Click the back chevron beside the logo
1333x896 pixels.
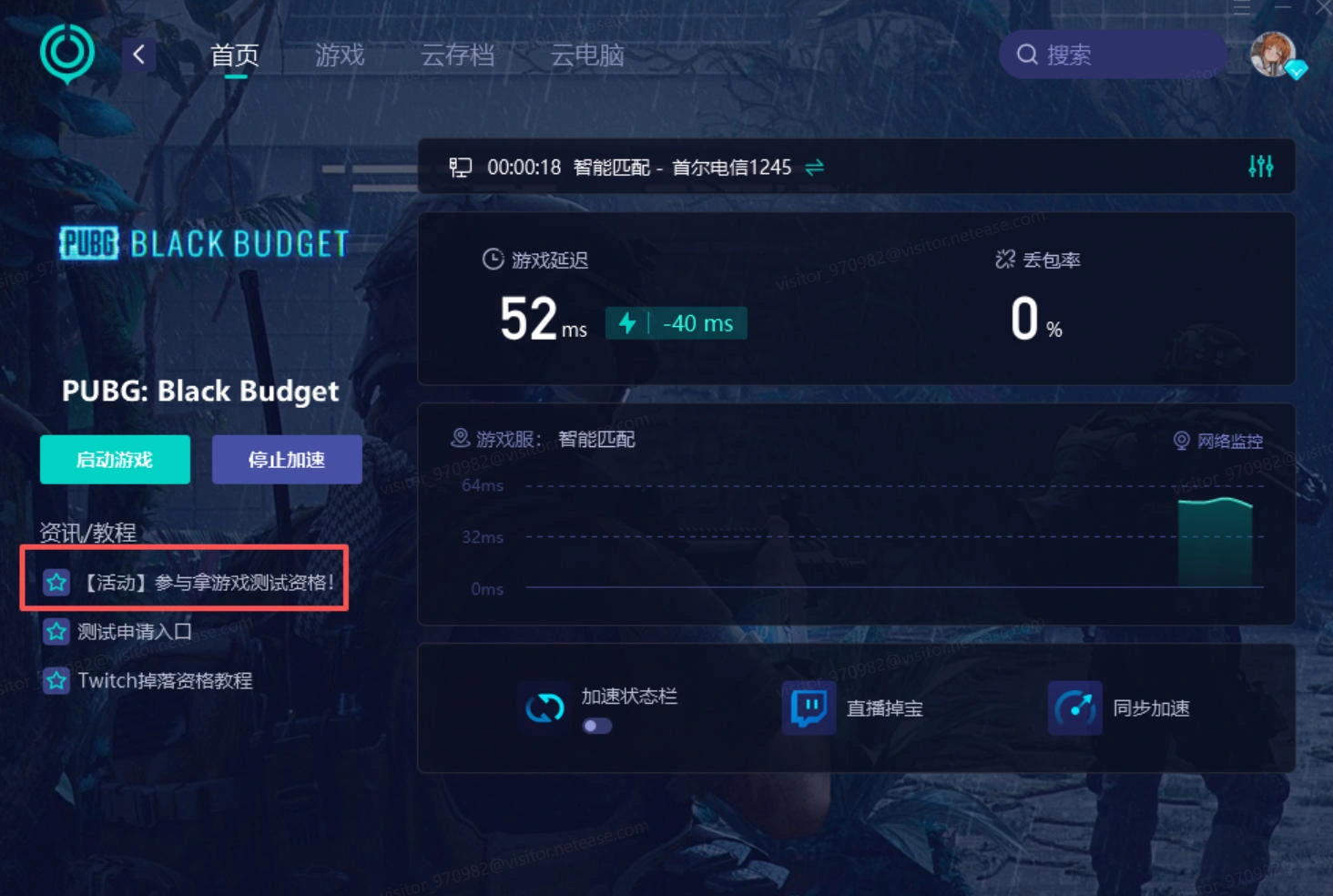pos(138,55)
